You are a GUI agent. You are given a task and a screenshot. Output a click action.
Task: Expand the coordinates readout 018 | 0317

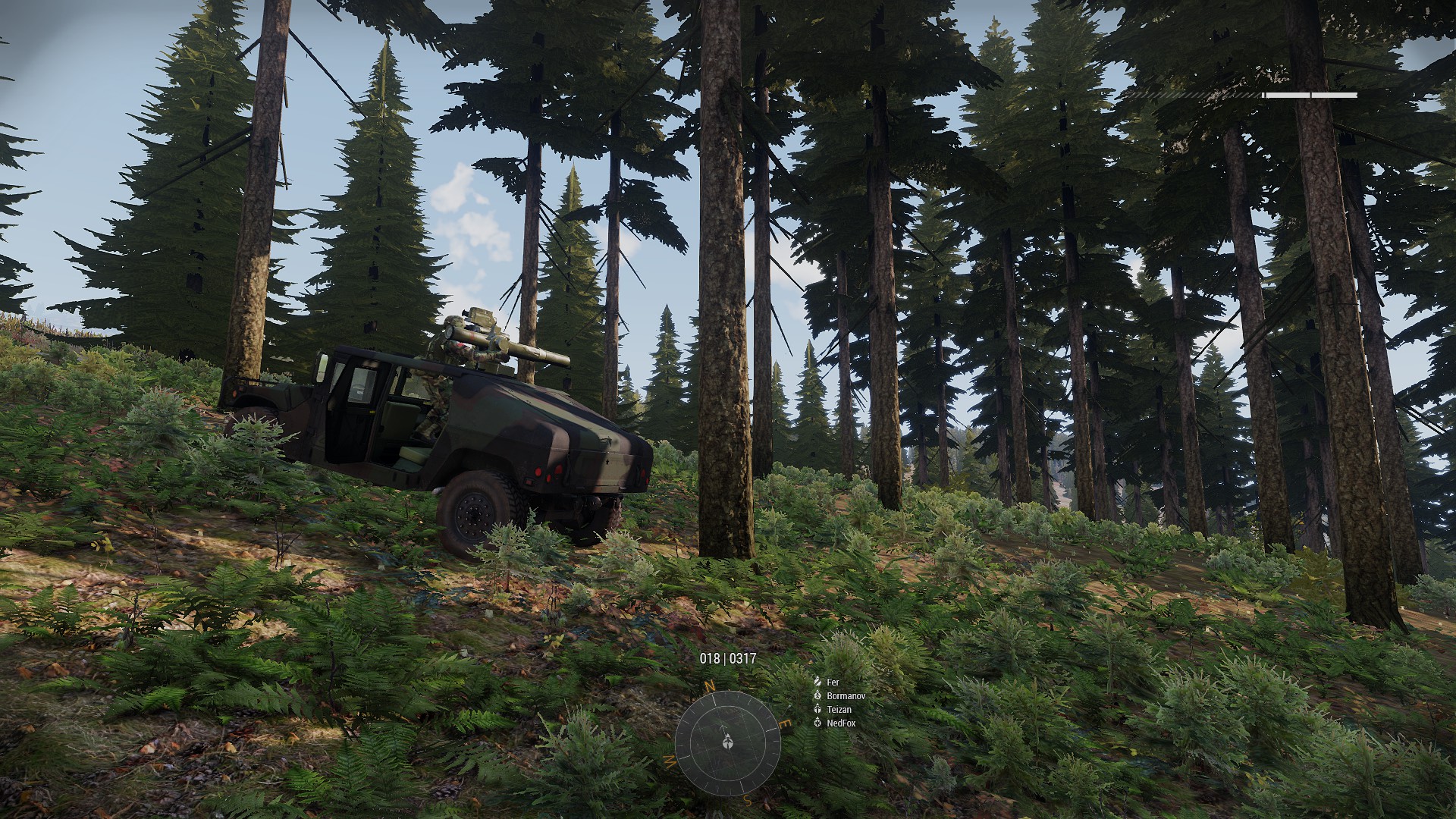tap(726, 660)
